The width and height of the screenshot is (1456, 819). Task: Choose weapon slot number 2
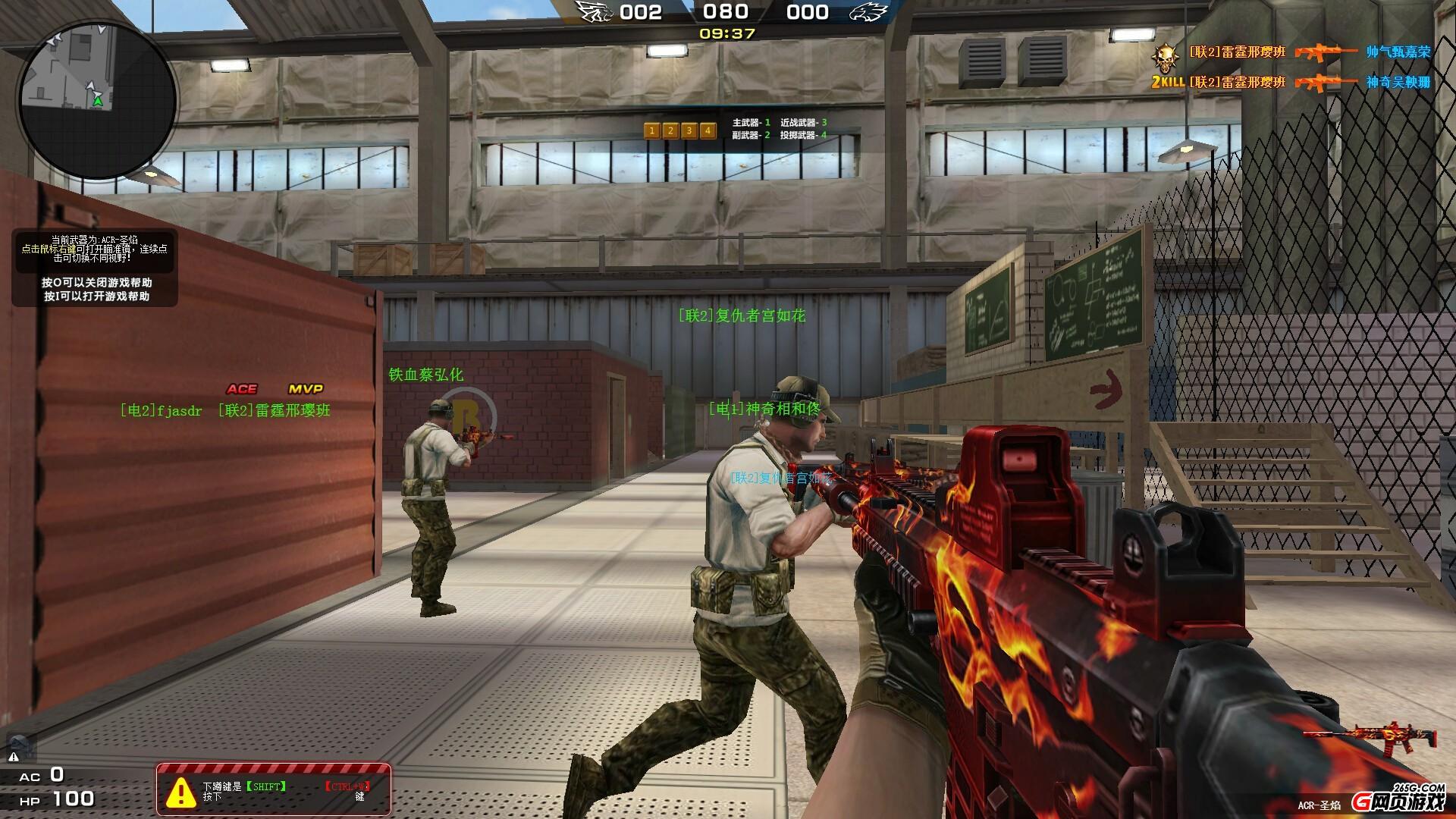click(x=670, y=130)
